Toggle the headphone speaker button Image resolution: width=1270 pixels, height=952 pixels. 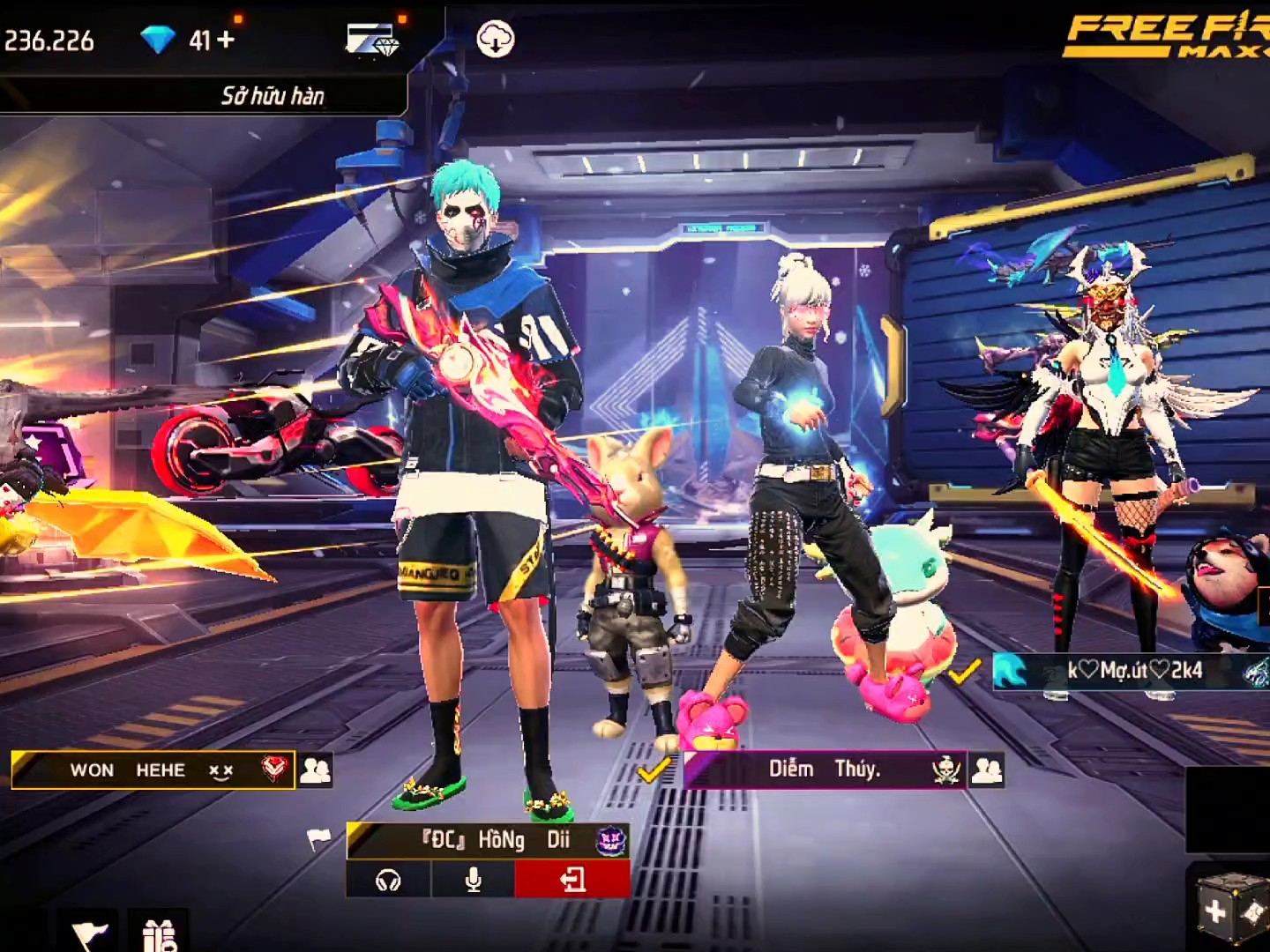pyautogui.click(x=388, y=880)
